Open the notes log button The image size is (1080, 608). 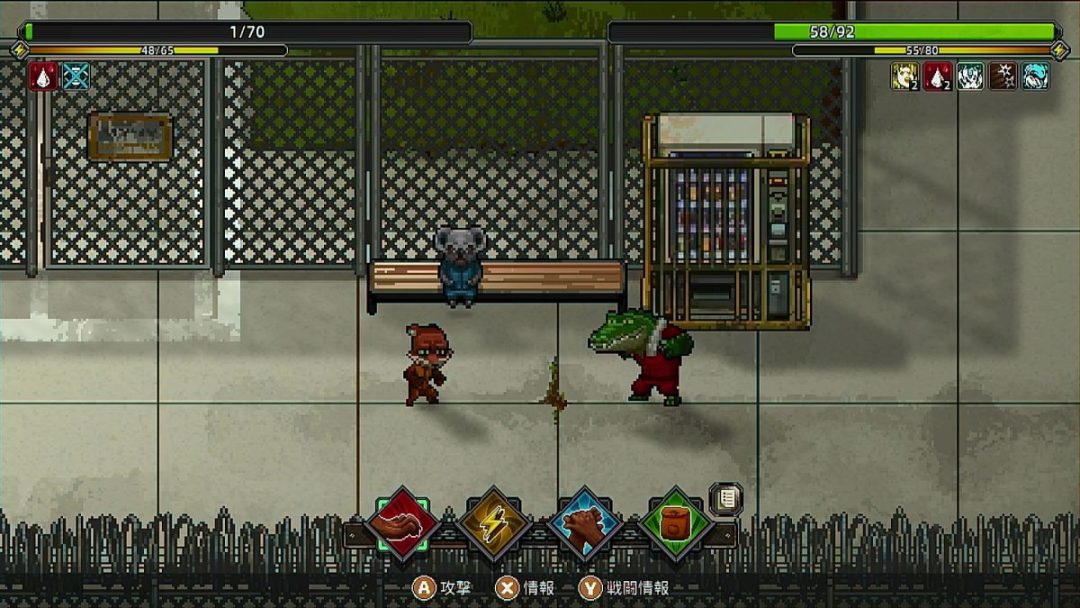coord(726,498)
